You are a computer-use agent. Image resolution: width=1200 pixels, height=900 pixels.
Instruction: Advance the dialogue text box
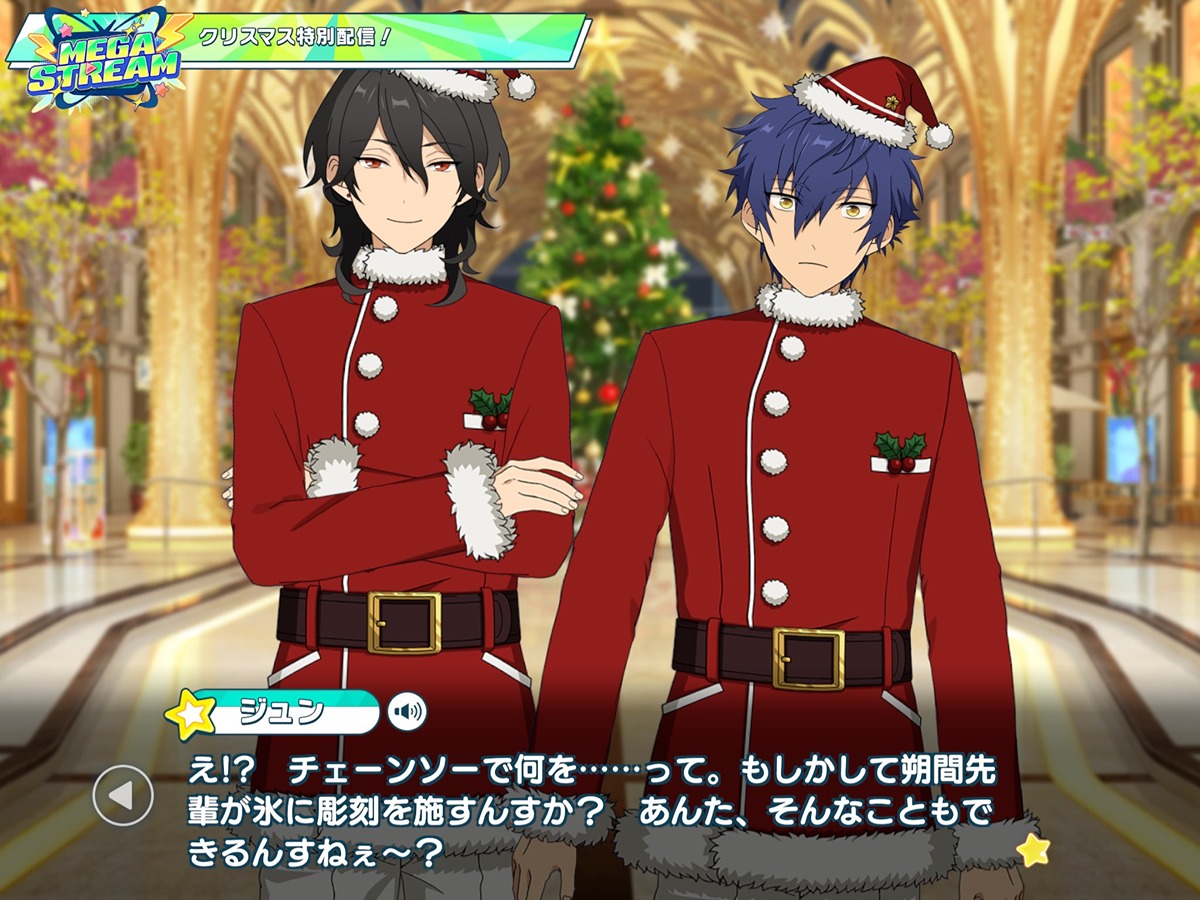(x=600, y=810)
